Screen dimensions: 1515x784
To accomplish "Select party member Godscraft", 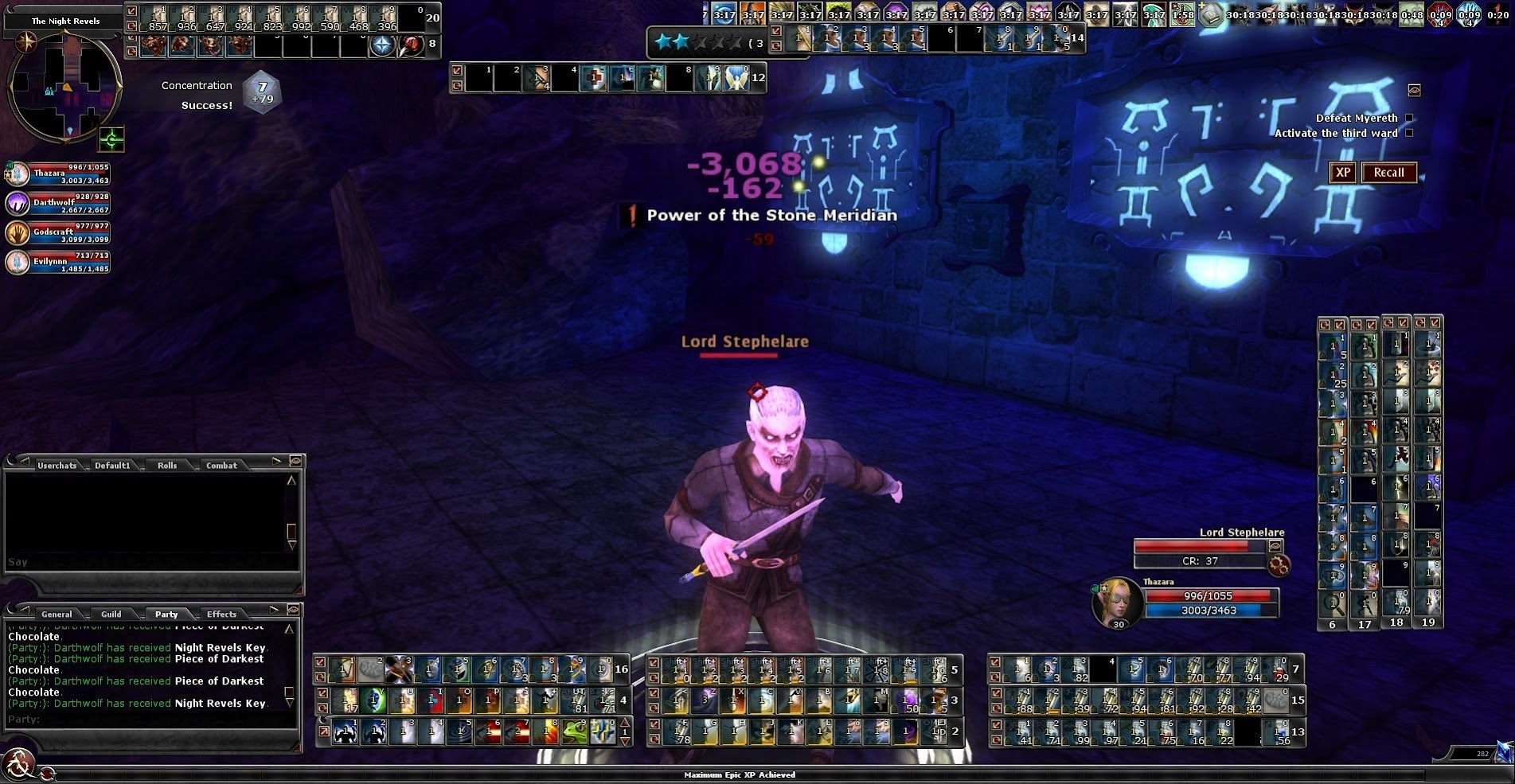I will [57, 232].
